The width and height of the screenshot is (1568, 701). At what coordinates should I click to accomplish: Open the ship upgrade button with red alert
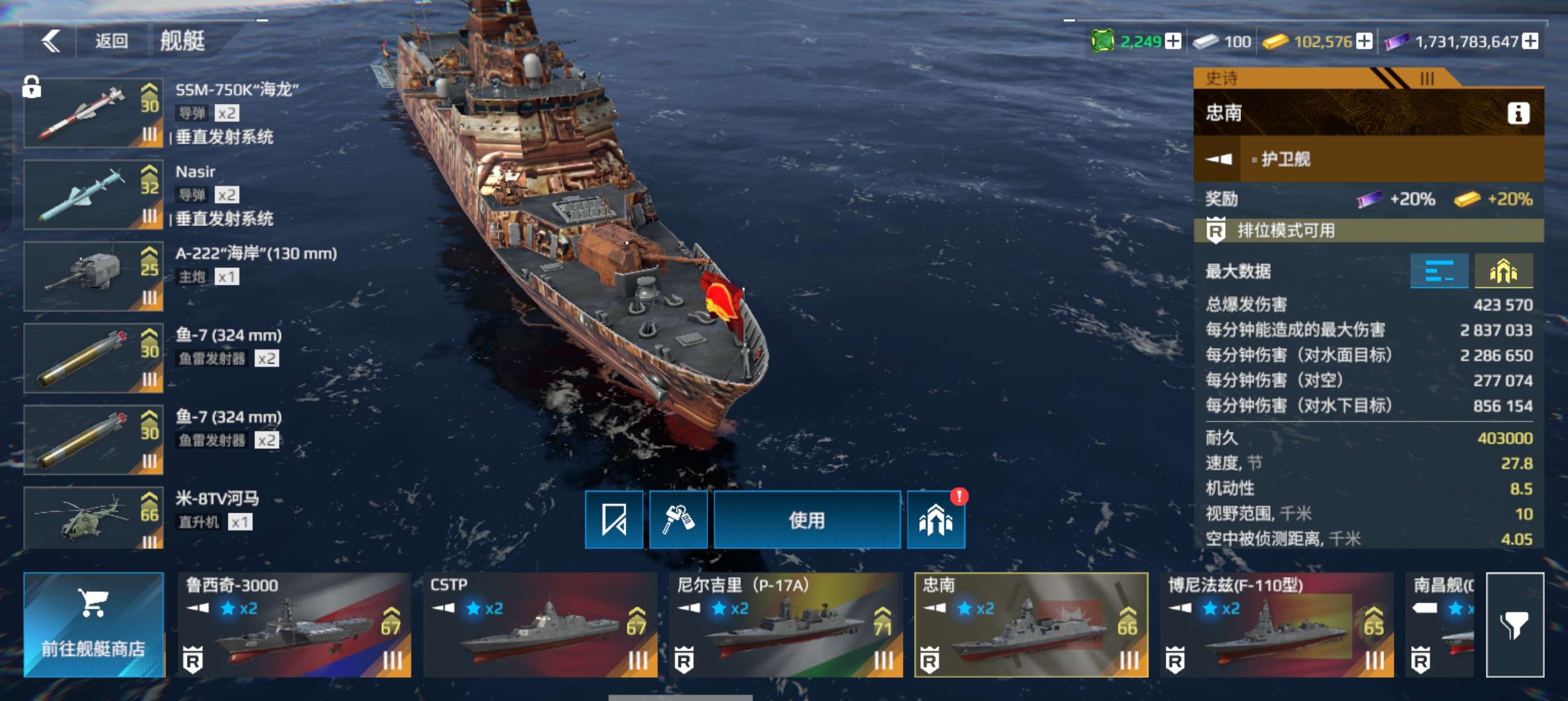point(936,520)
